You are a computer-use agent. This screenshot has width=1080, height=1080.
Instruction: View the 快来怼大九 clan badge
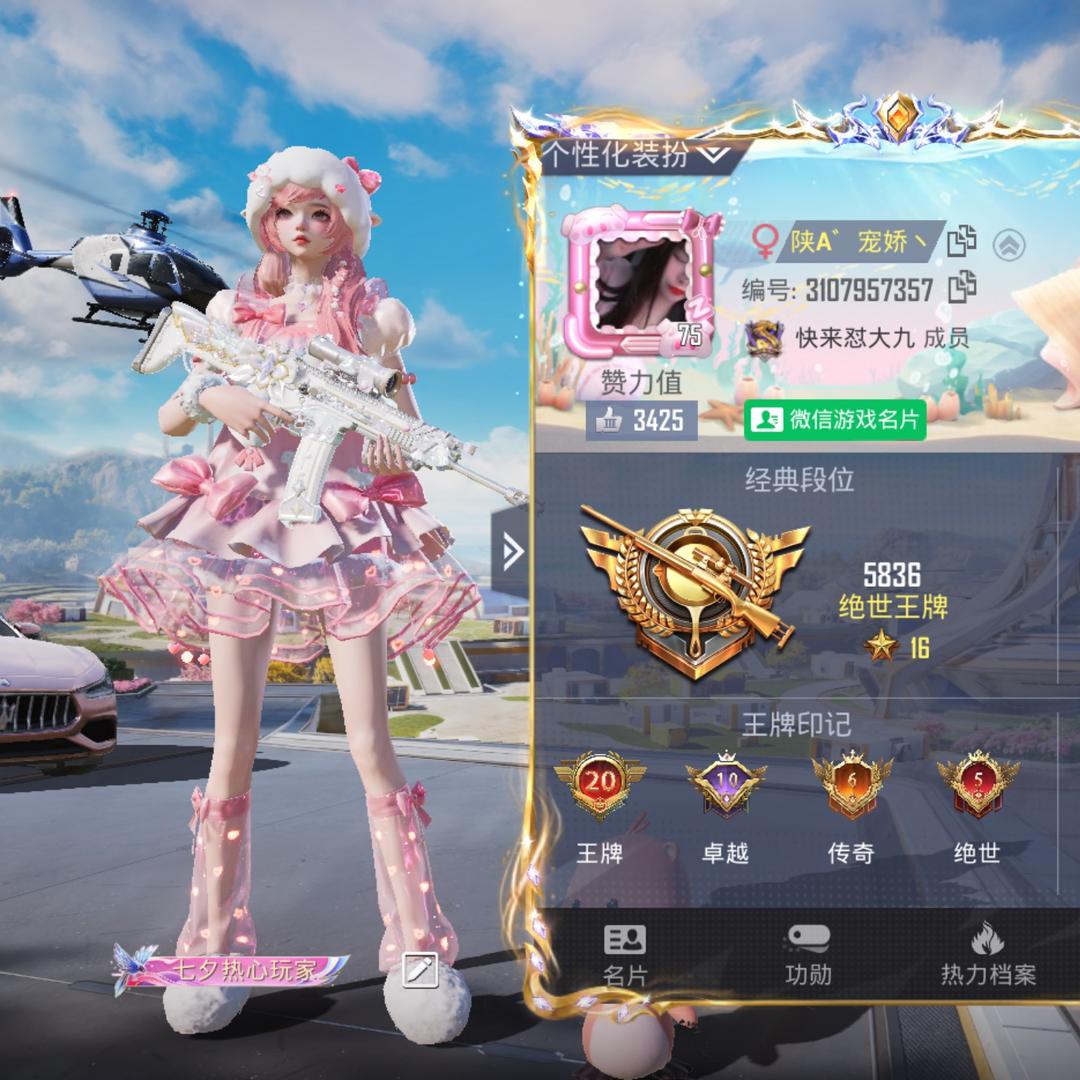coord(765,339)
